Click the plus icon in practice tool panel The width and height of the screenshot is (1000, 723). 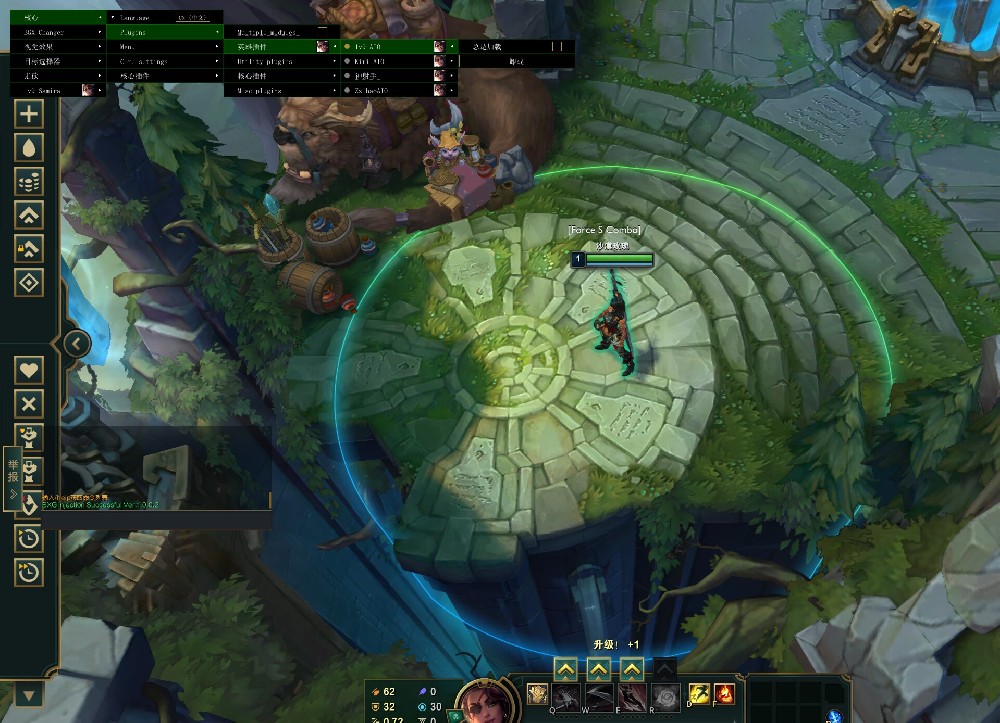pyautogui.click(x=29, y=113)
